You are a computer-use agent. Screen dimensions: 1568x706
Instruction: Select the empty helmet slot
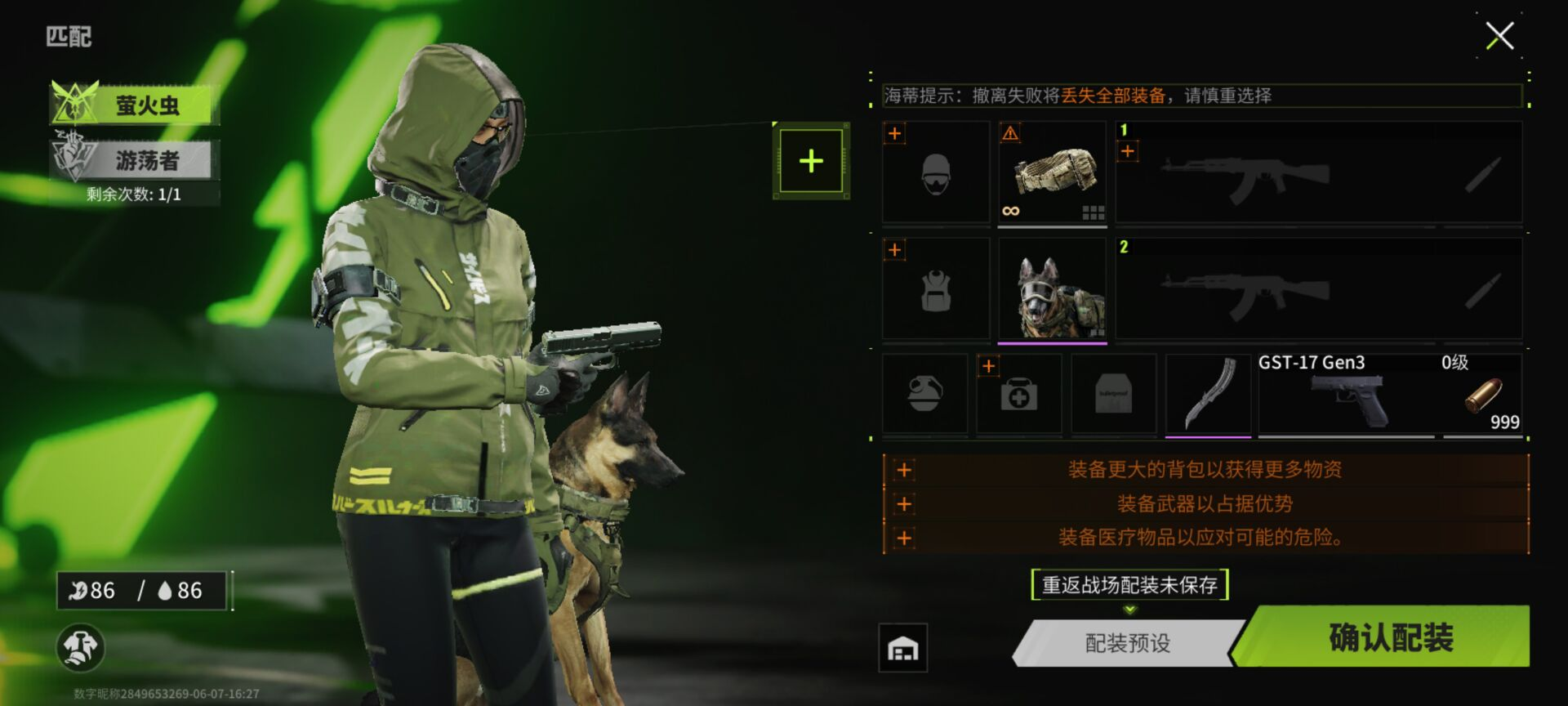tap(936, 172)
